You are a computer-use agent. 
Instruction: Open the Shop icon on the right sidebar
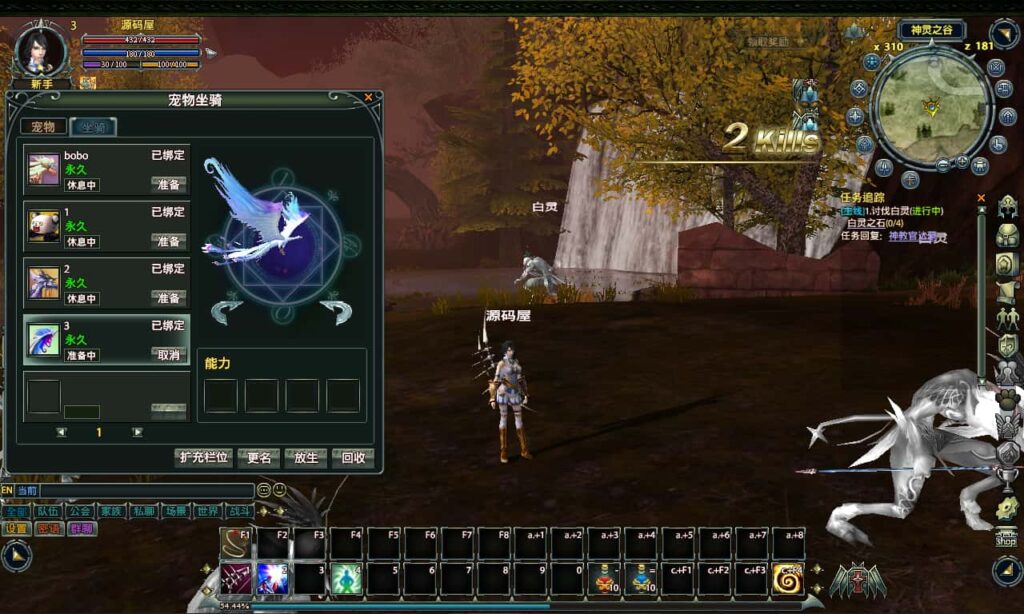tap(1006, 537)
